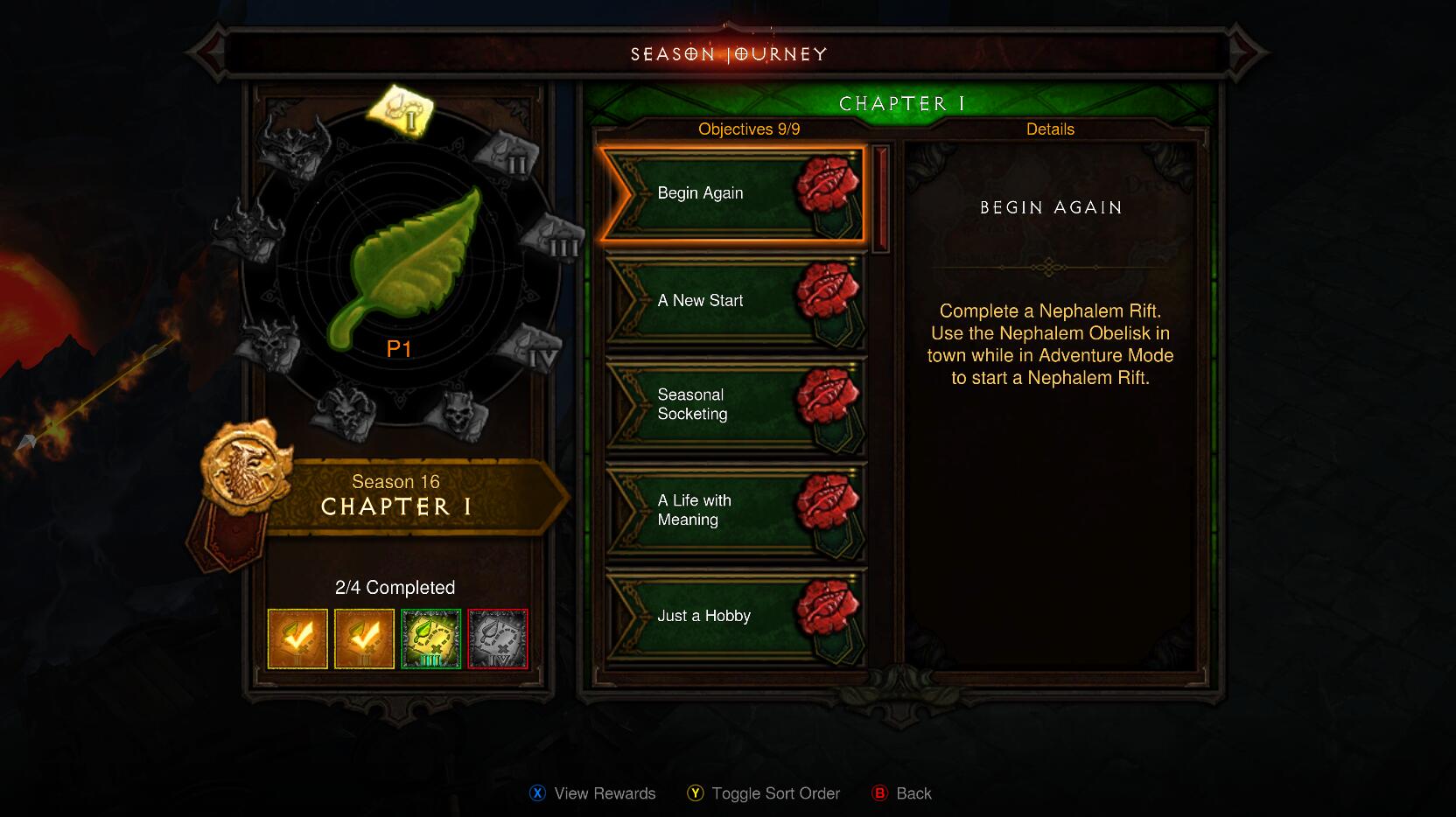Select the green-bordered Chapter III reward box
The height and width of the screenshot is (817, 1456).
(x=430, y=639)
